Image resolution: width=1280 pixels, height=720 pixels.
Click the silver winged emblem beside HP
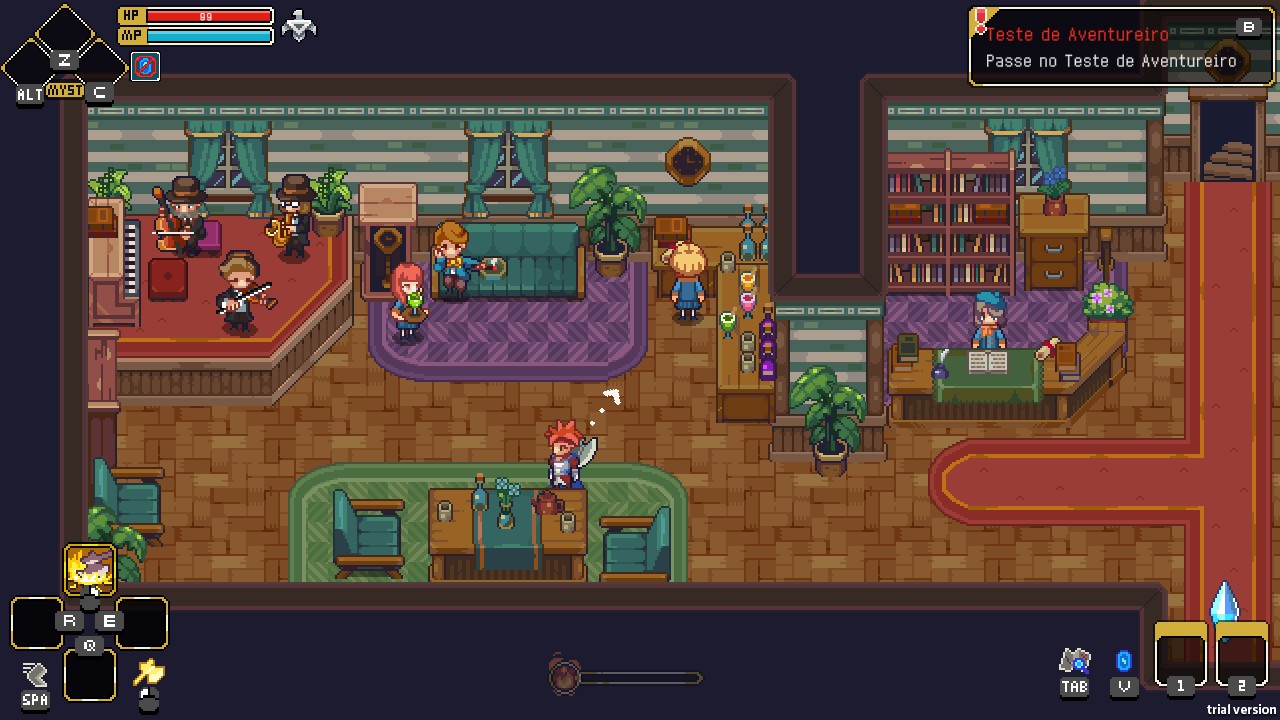[299, 26]
